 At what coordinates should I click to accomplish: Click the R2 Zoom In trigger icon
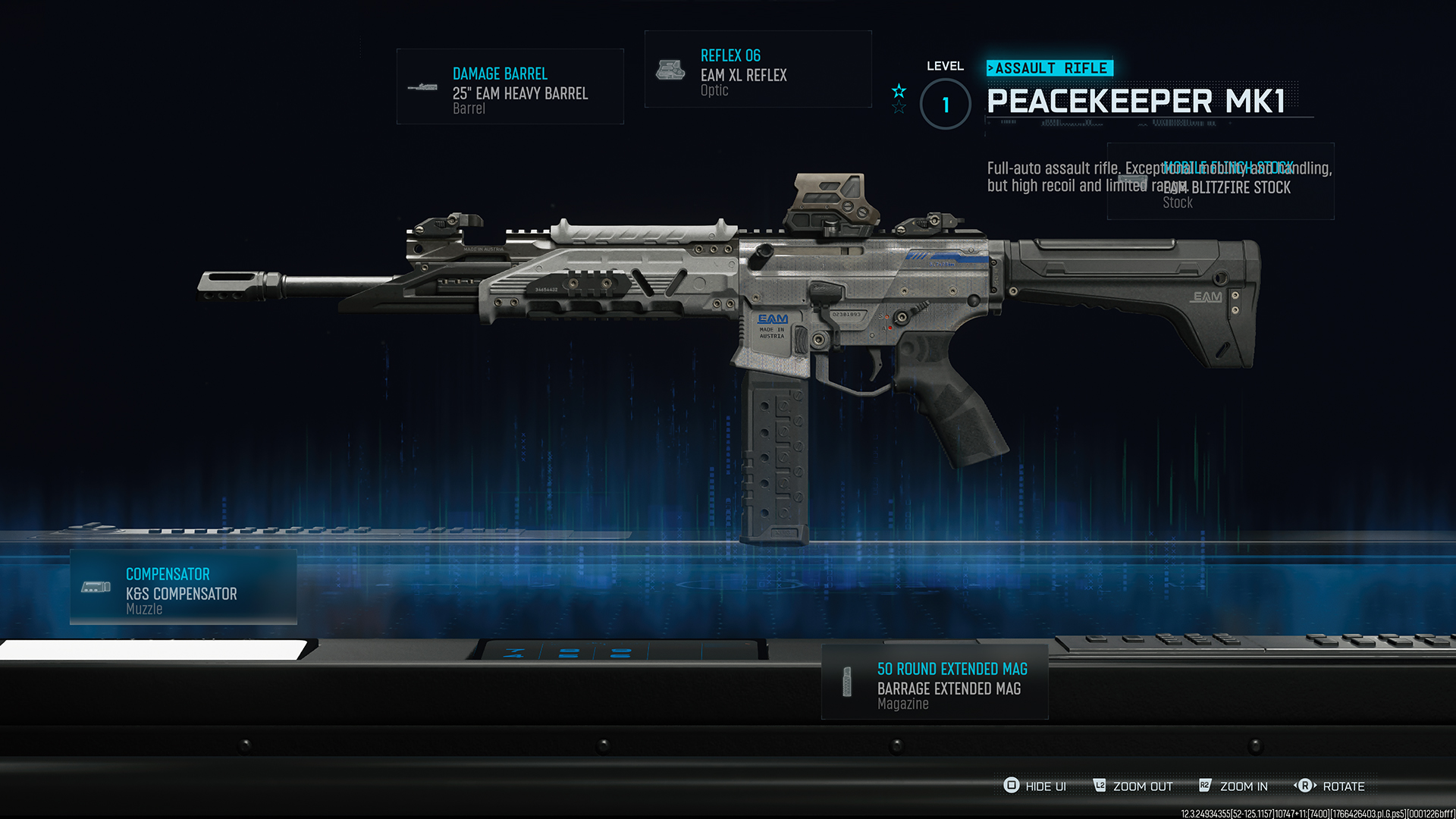(x=1204, y=786)
